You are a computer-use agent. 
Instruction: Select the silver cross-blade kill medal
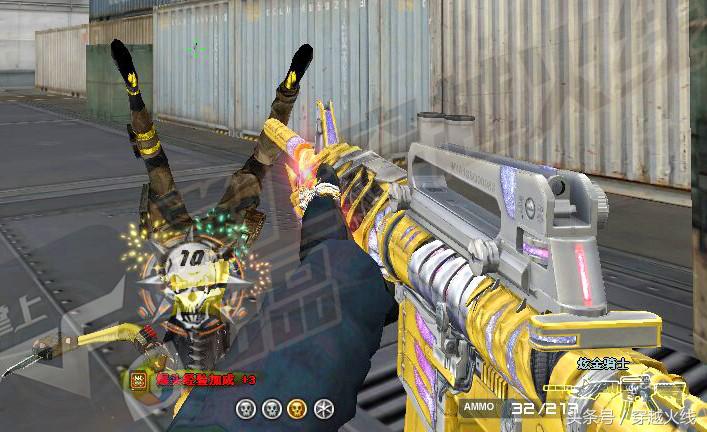[x=322, y=408]
